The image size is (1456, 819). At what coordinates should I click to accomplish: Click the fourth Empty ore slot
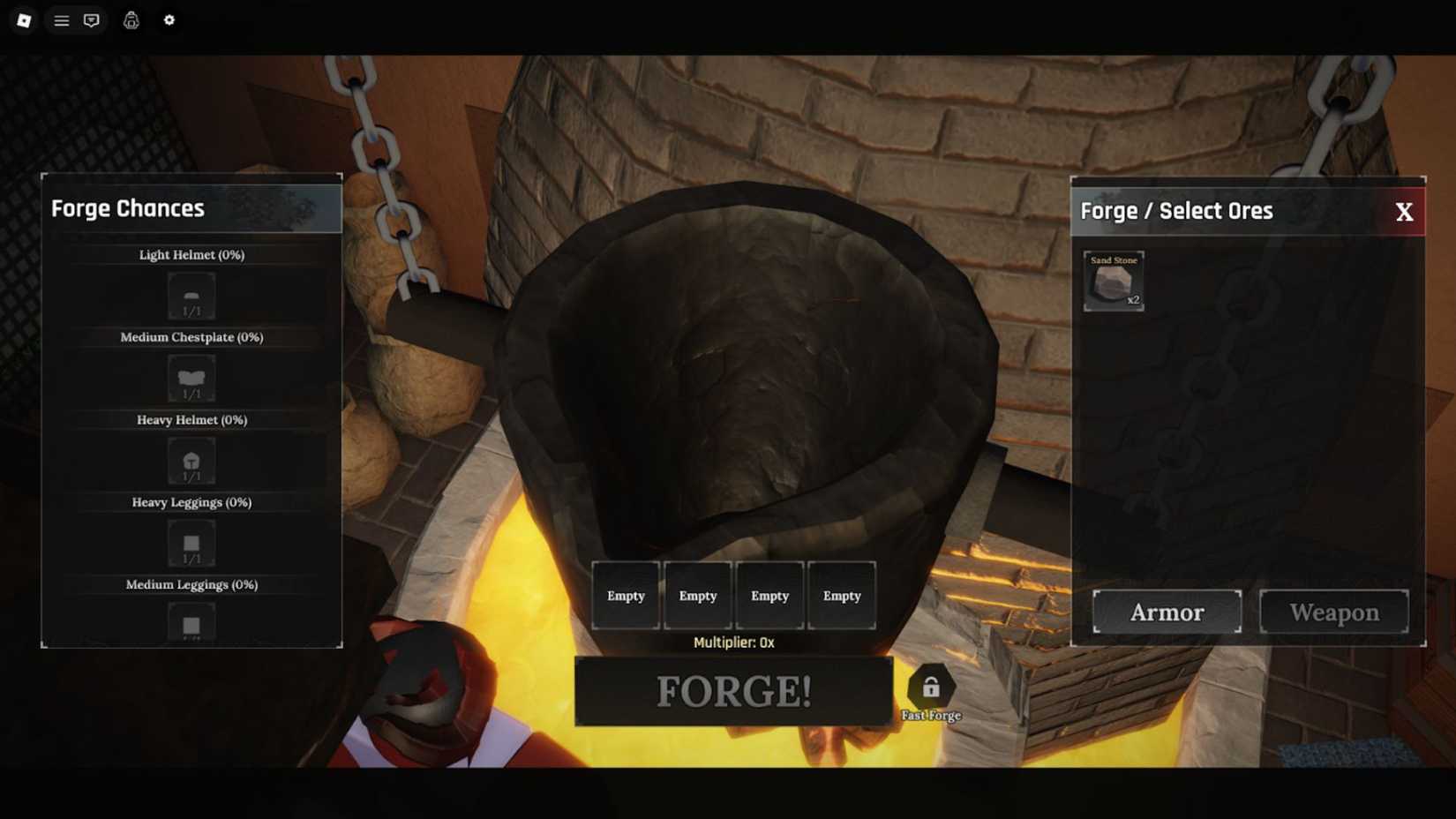[842, 595]
